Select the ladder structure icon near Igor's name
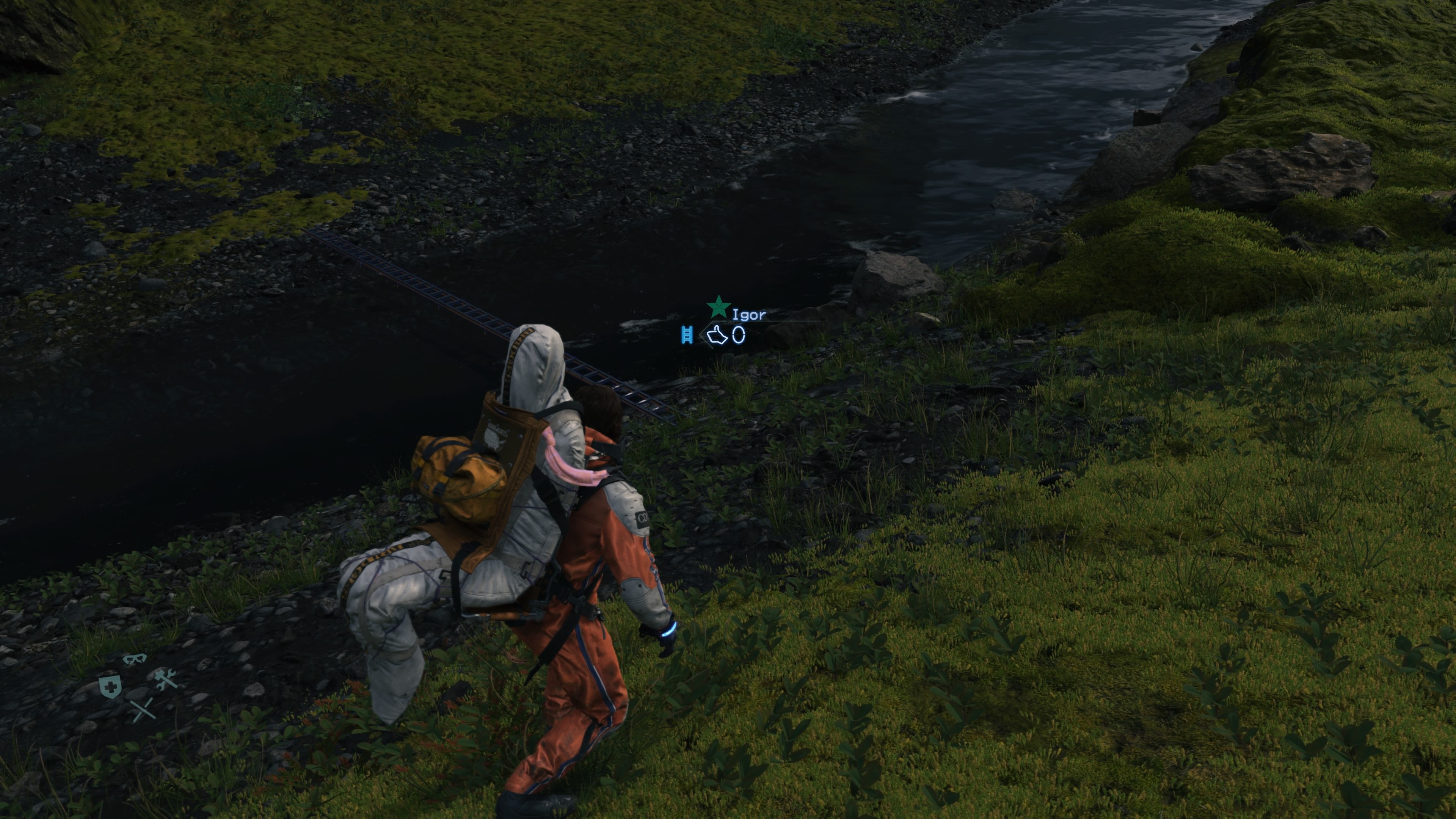The height and width of the screenshot is (819, 1456). (x=687, y=334)
